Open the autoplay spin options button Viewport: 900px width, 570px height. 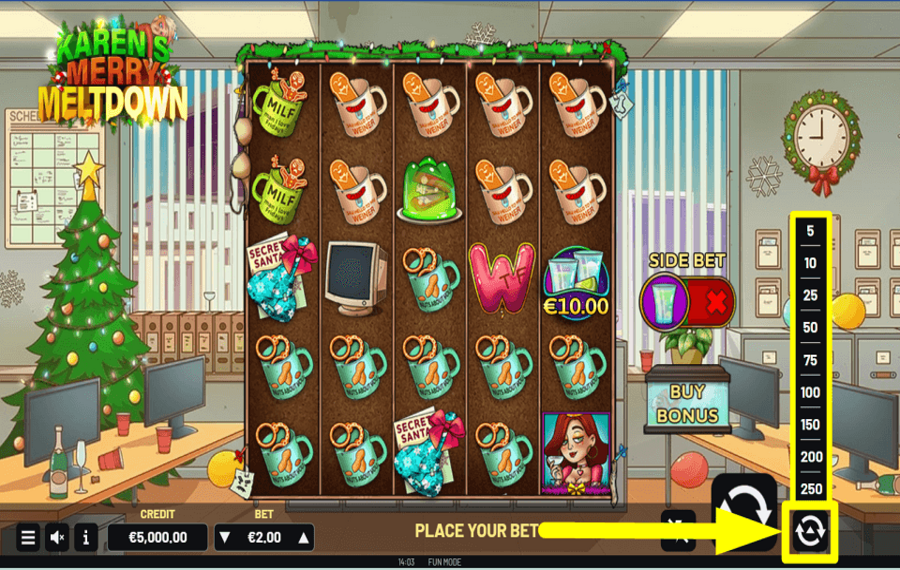point(808,531)
